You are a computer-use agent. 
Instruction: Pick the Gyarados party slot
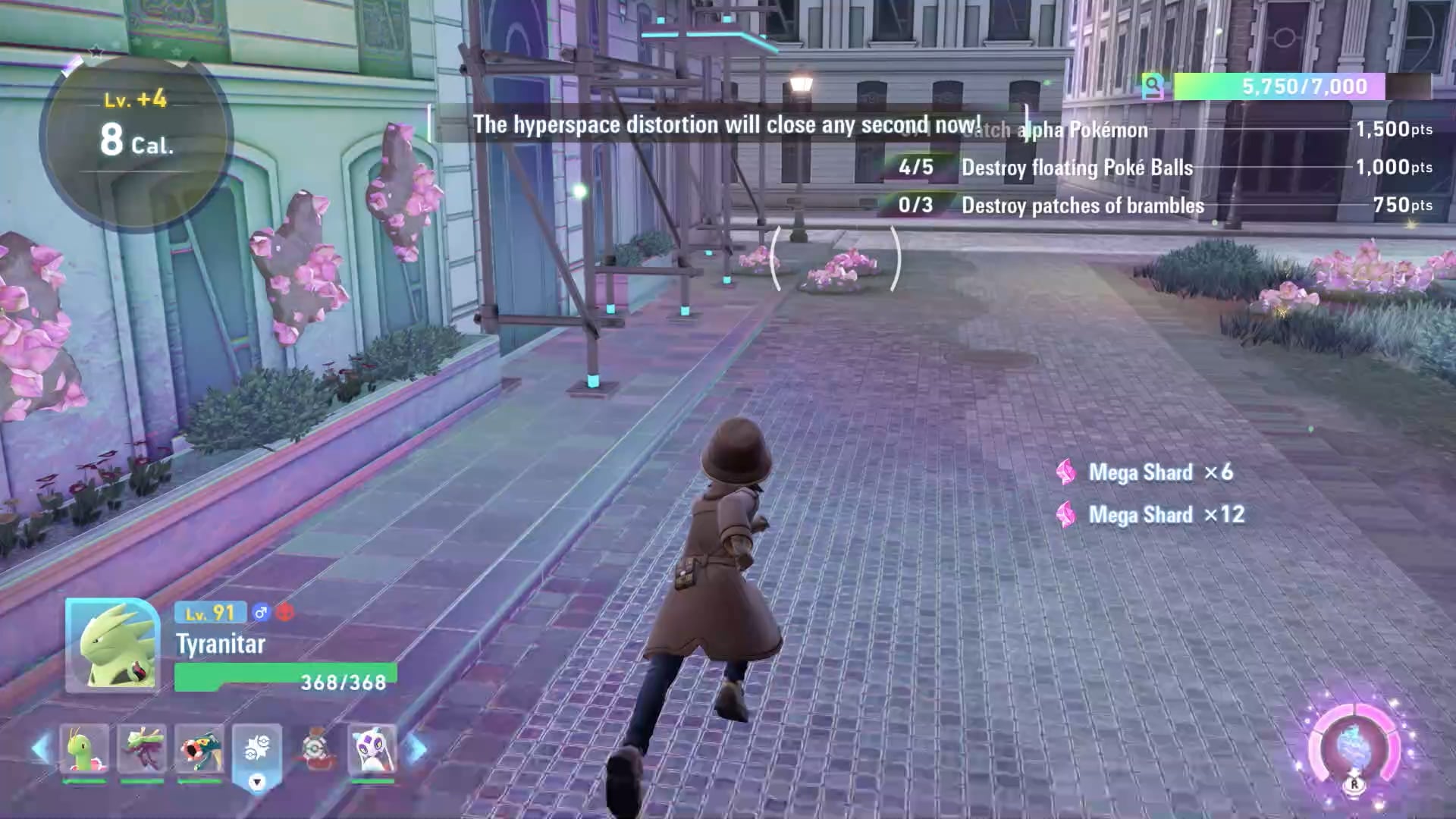click(x=199, y=749)
